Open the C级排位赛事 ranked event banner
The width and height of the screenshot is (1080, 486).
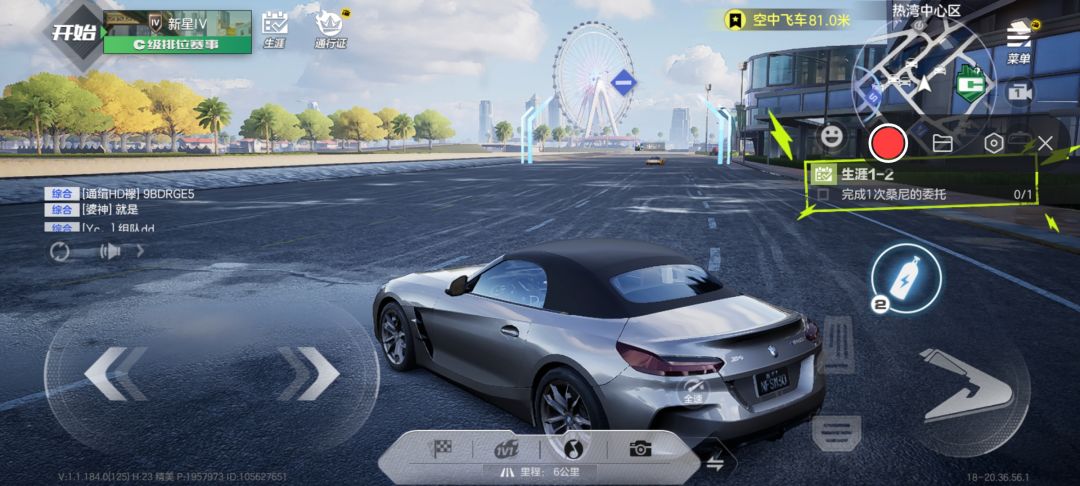pos(177,45)
